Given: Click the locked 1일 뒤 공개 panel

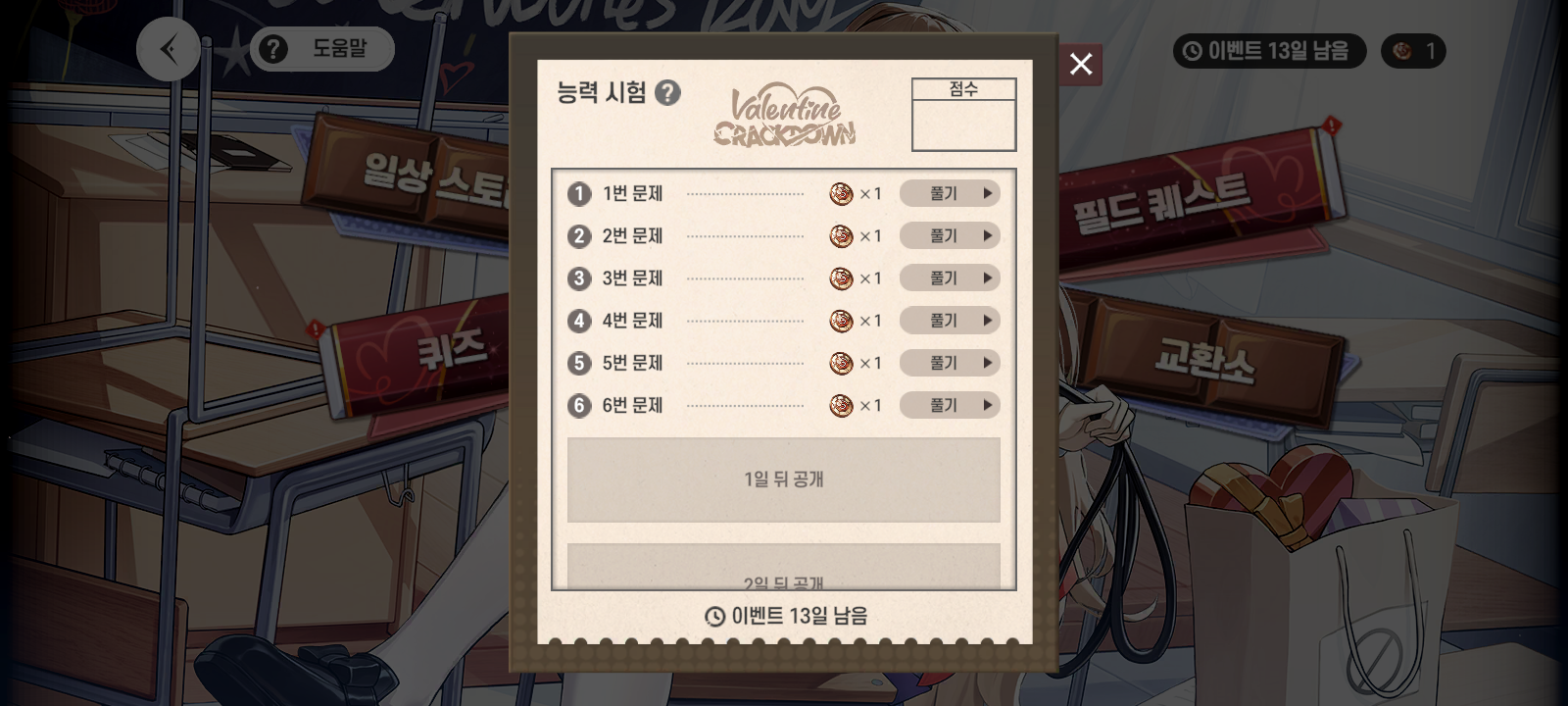Looking at the screenshot, I should (x=783, y=479).
